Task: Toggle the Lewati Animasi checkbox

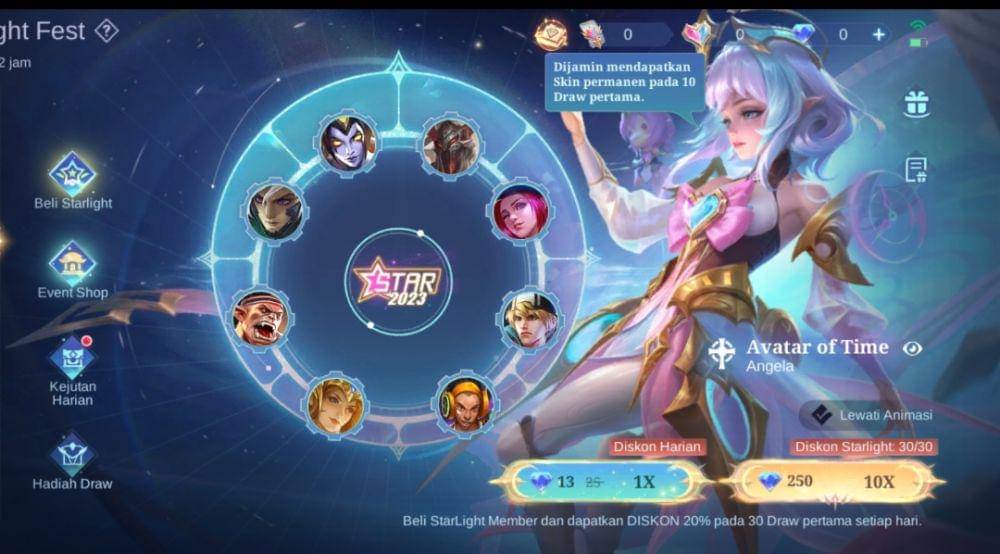Action: point(822,415)
